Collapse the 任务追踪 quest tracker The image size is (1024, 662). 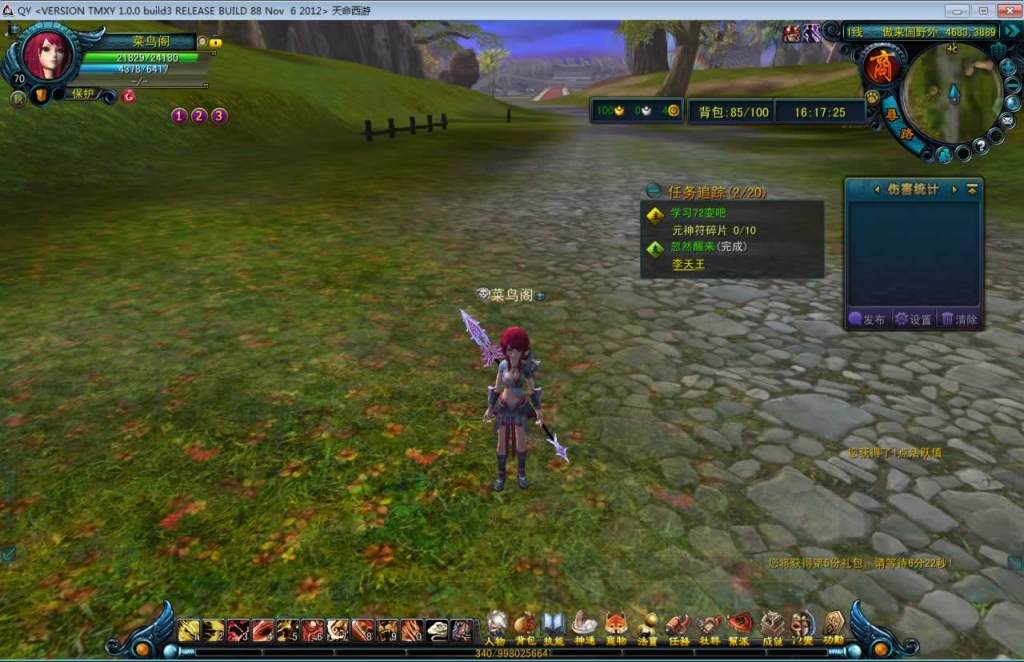(653, 190)
